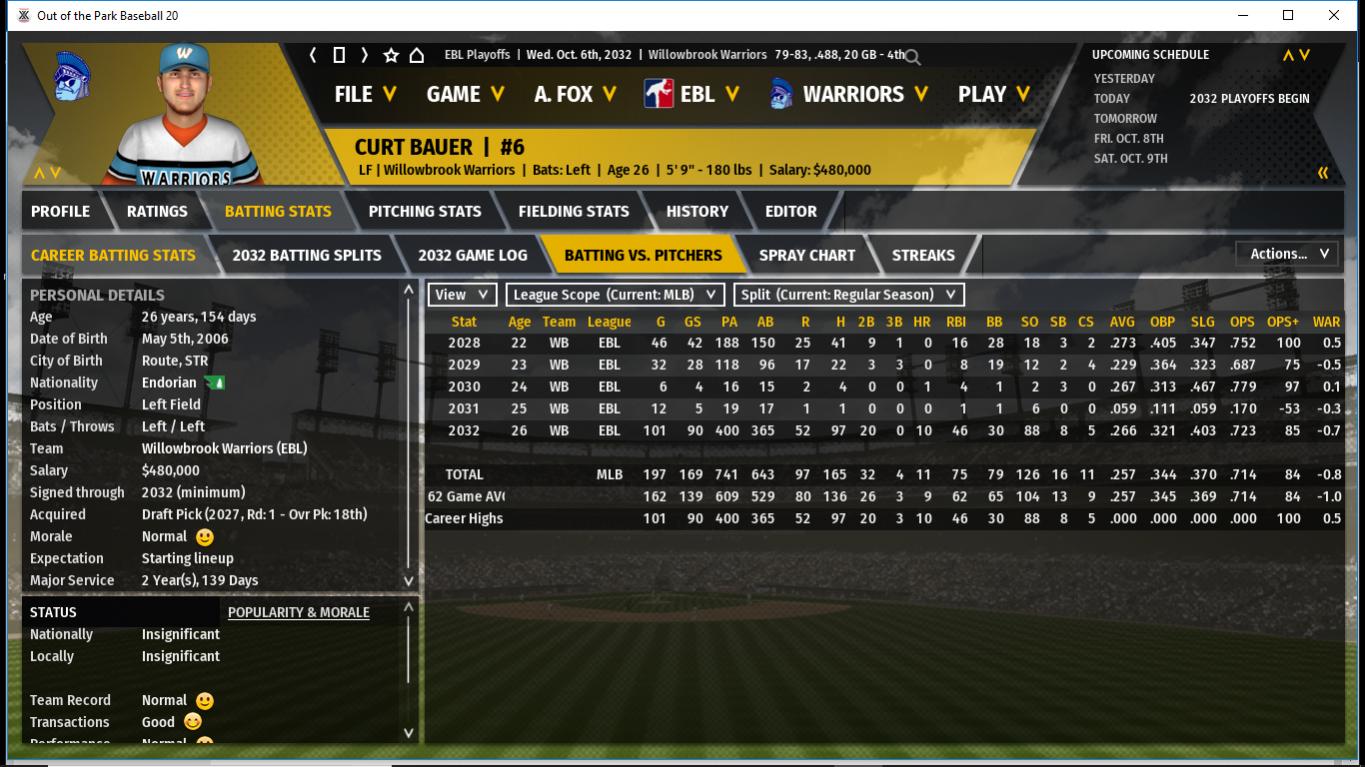Select the 2032 BATTING SPLITS subtab

point(307,255)
